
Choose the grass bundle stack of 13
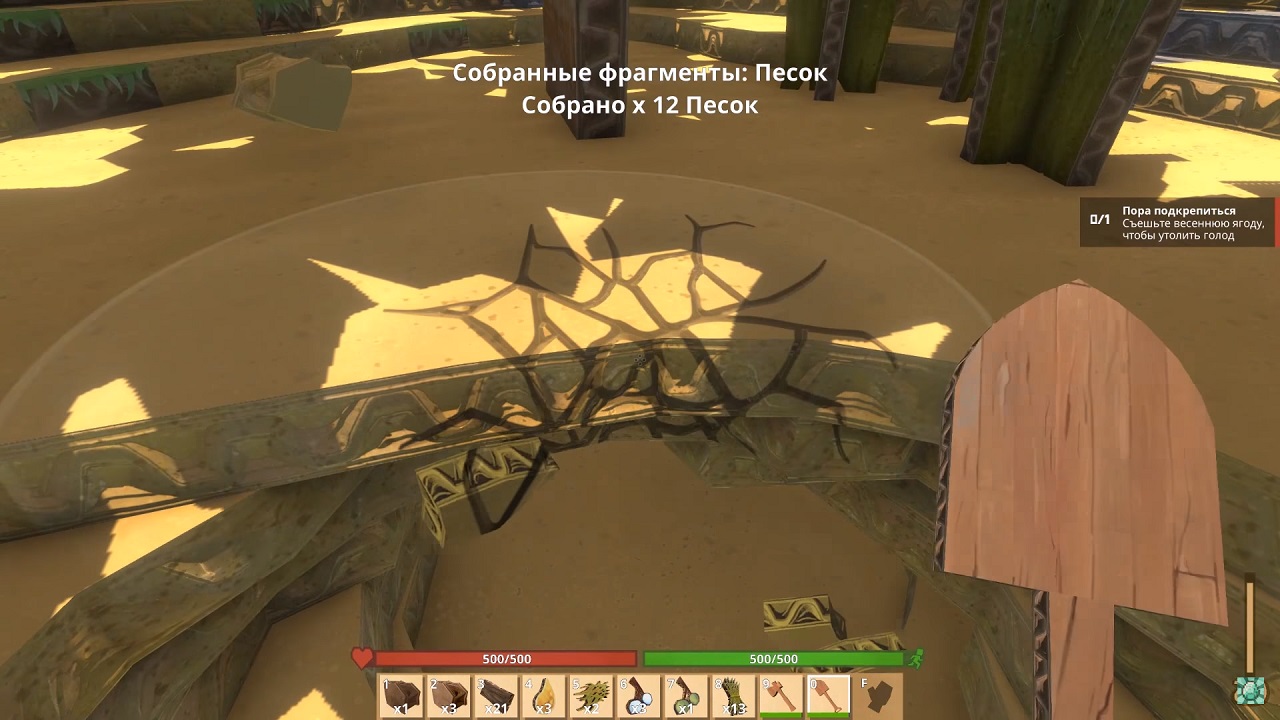point(733,696)
